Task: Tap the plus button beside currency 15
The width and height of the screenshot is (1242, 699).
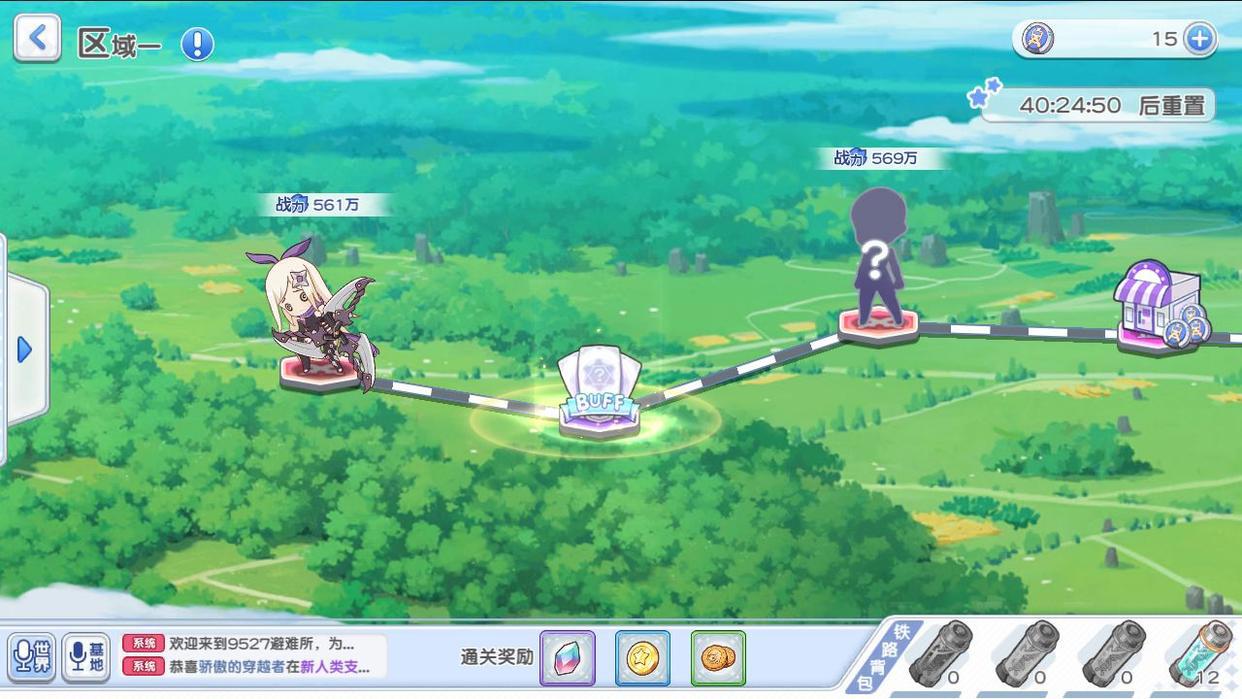Action: [x=1198, y=39]
